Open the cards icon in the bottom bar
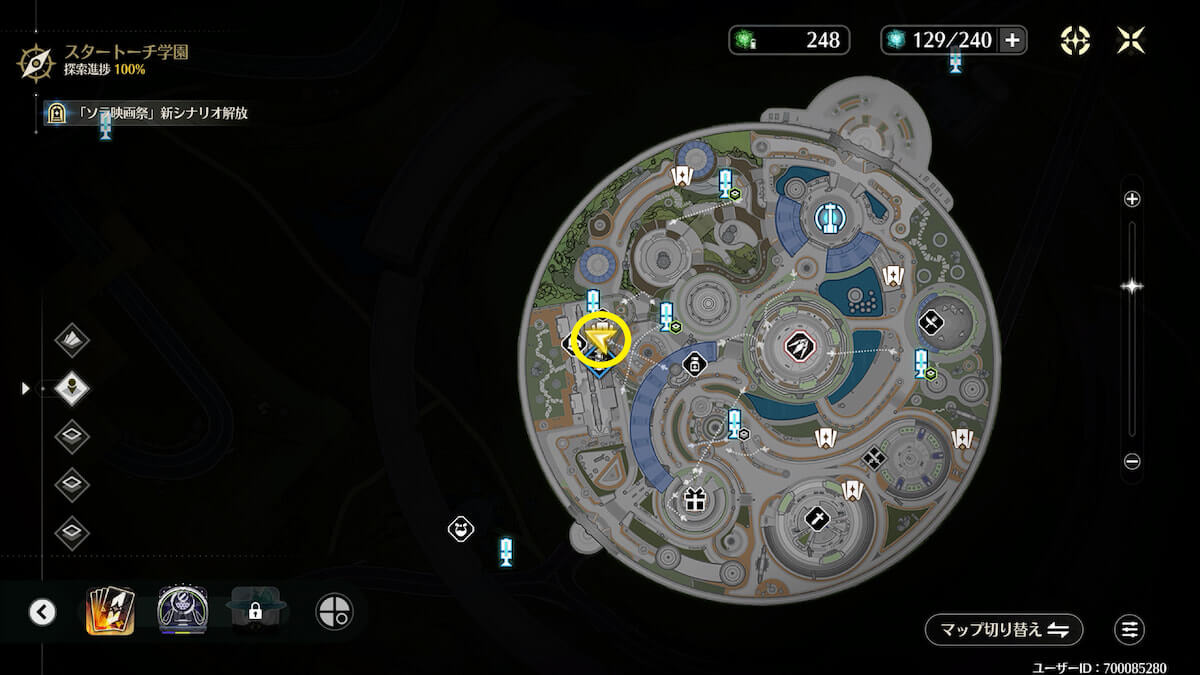Image resolution: width=1200 pixels, height=675 pixels. pyautogui.click(x=111, y=610)
